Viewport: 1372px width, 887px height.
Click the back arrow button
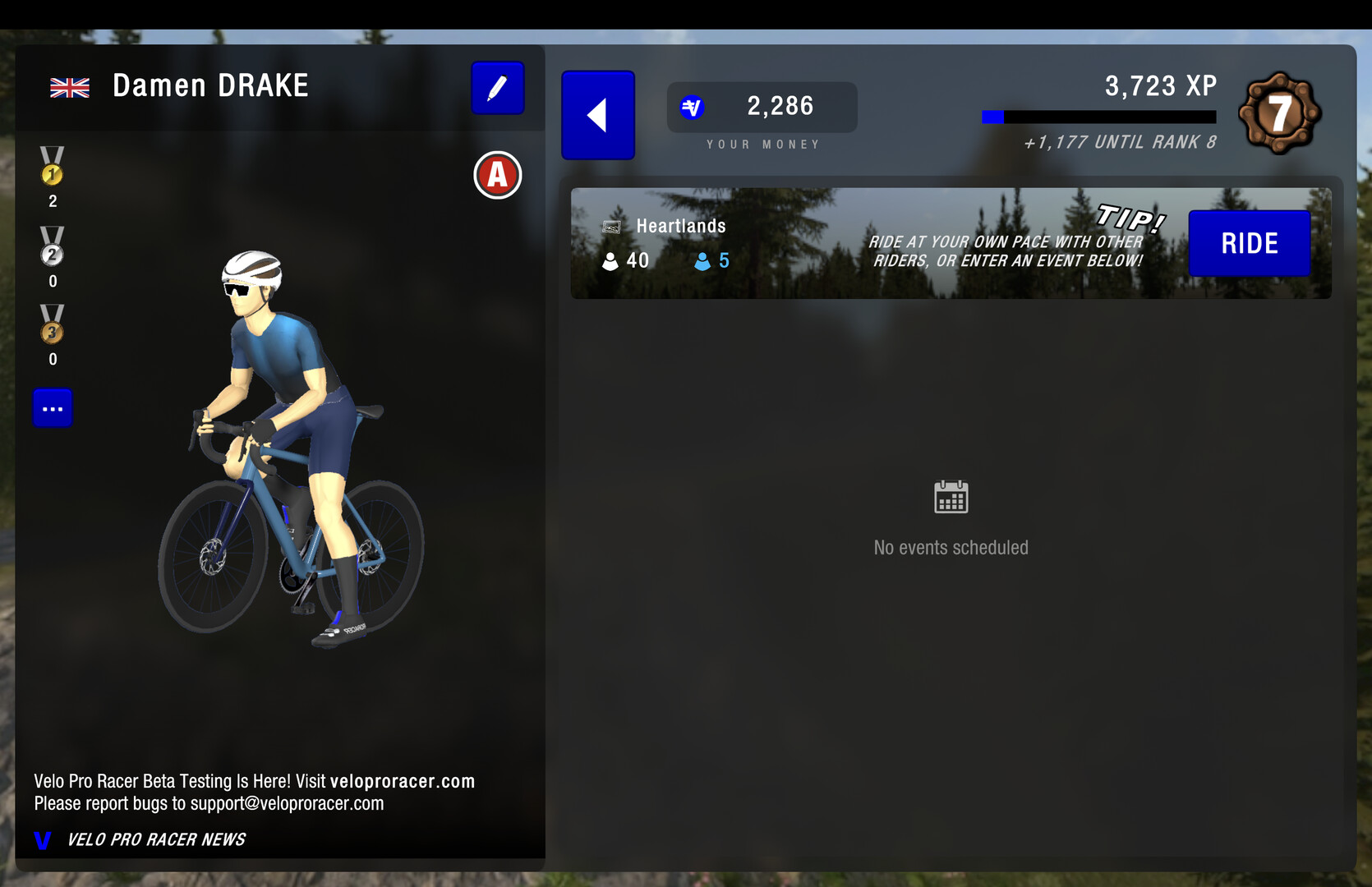[x=597, y=115]
